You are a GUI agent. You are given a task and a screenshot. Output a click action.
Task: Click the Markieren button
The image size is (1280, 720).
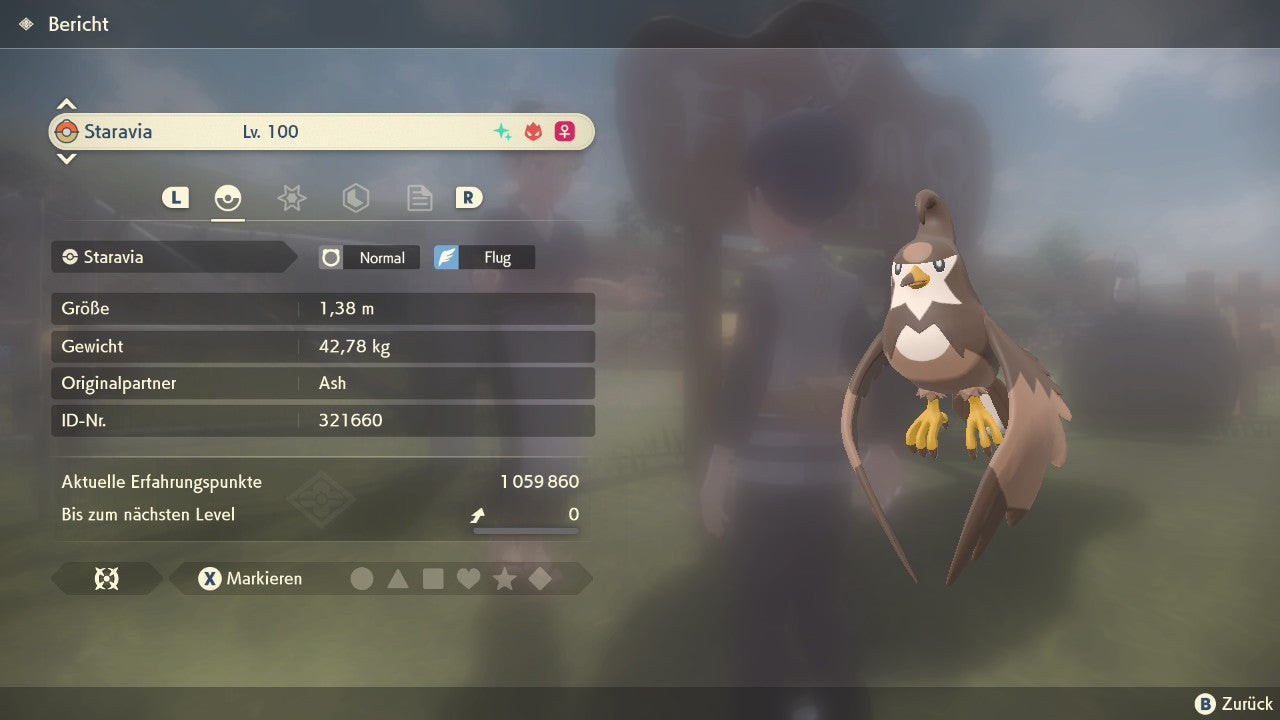251,579
